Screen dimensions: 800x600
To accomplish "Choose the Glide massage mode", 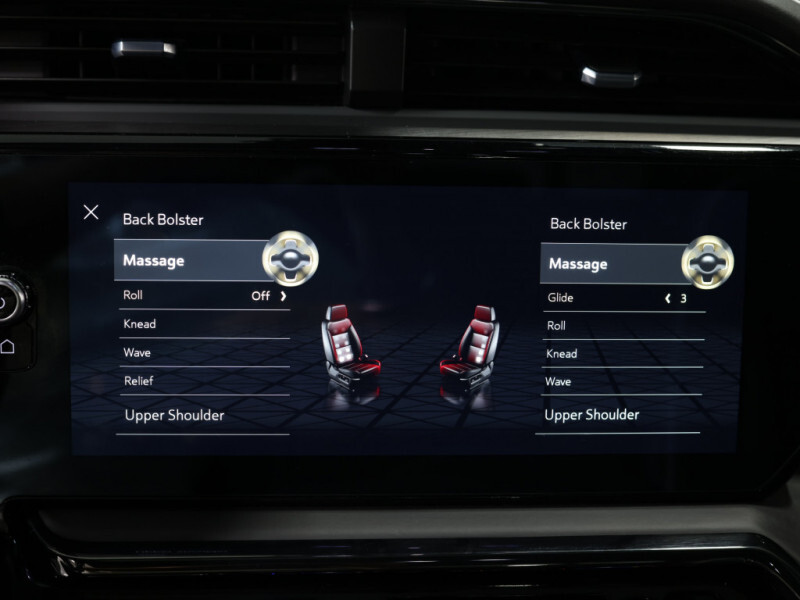I will (561, 298).
